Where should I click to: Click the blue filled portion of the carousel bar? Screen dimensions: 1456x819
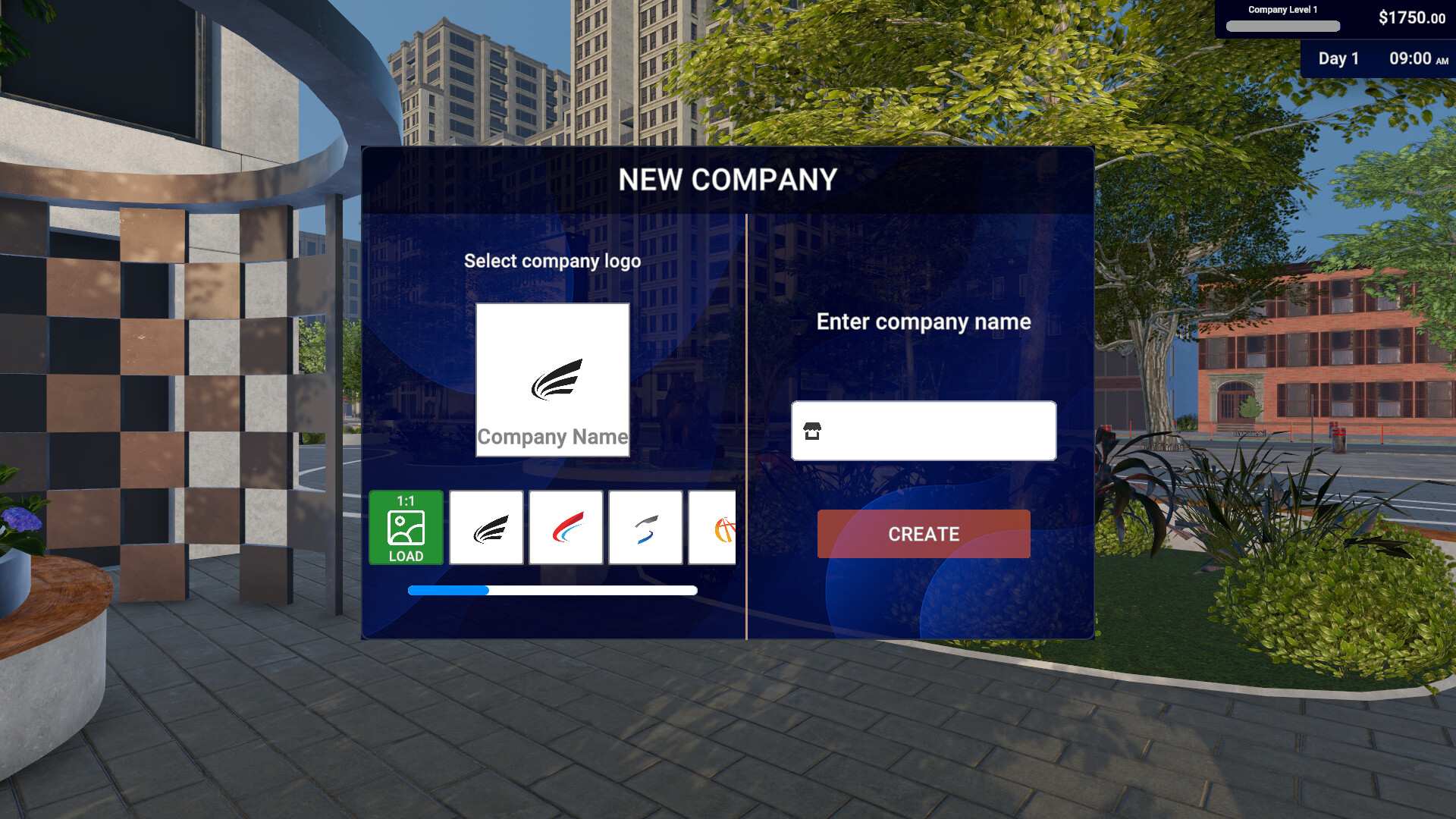(447, 589)
